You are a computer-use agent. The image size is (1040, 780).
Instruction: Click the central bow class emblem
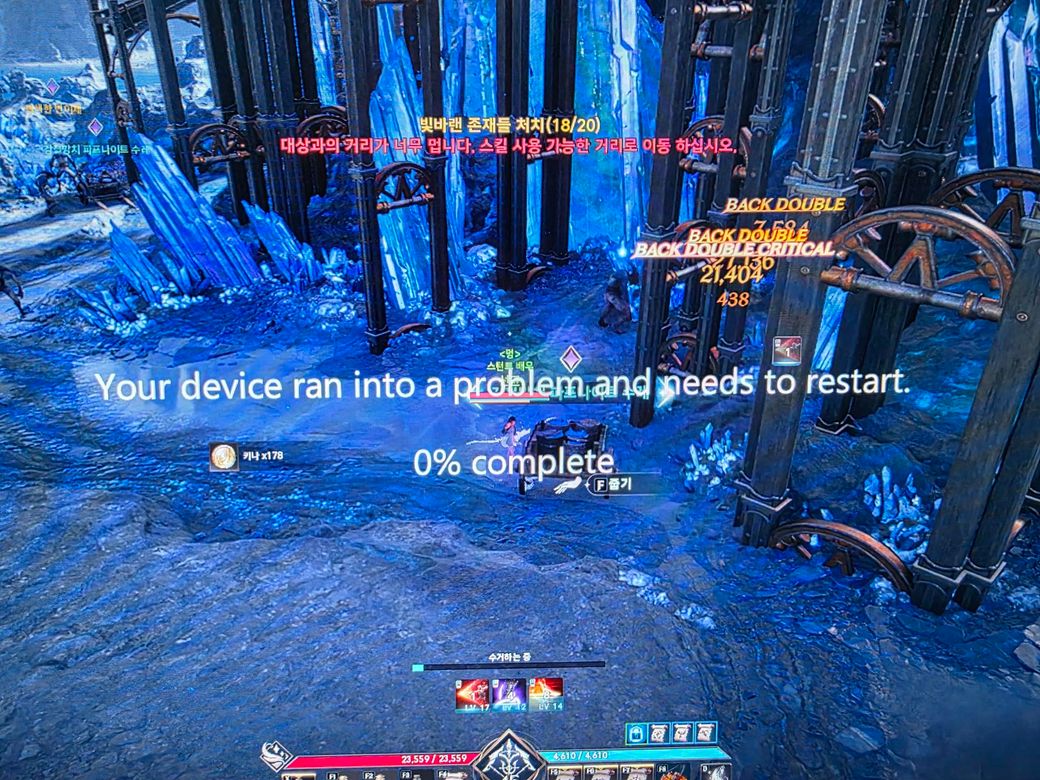[510, 756]
